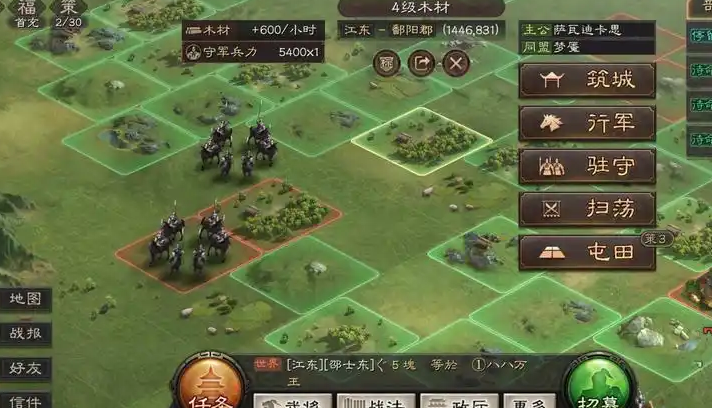Close the tile info panel with X
Viewport: 712px width, 408px height.
(x=456, y=63)
